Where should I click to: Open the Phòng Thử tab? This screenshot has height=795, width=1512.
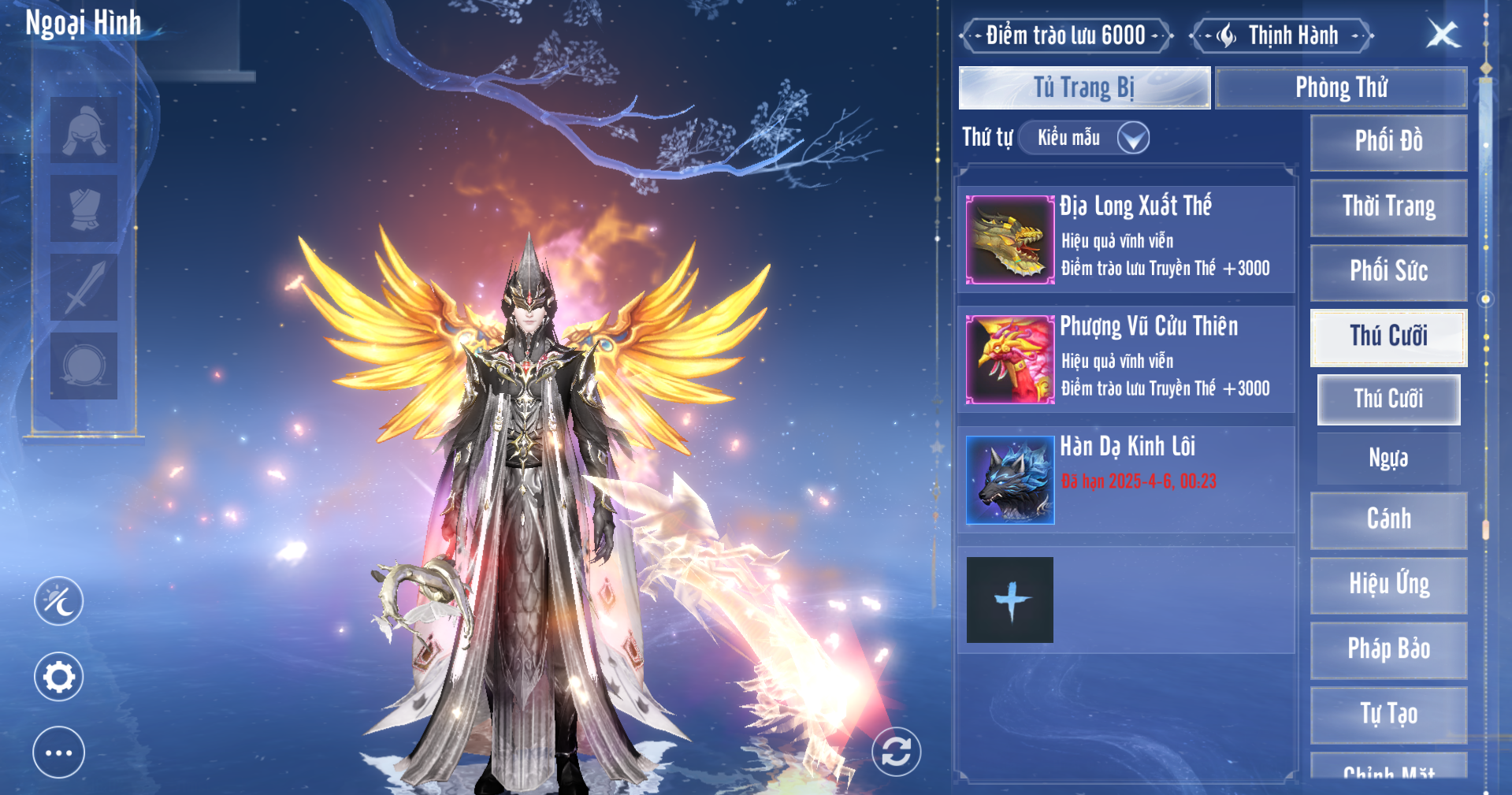(x=1341, y=87)
